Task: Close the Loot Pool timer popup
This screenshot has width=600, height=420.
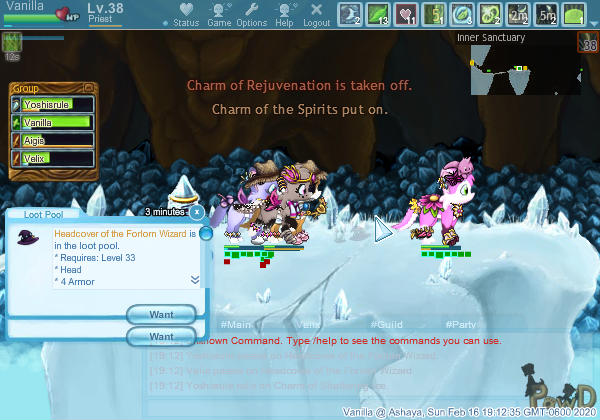Action: pyautogui.click(x=197, y=212)
